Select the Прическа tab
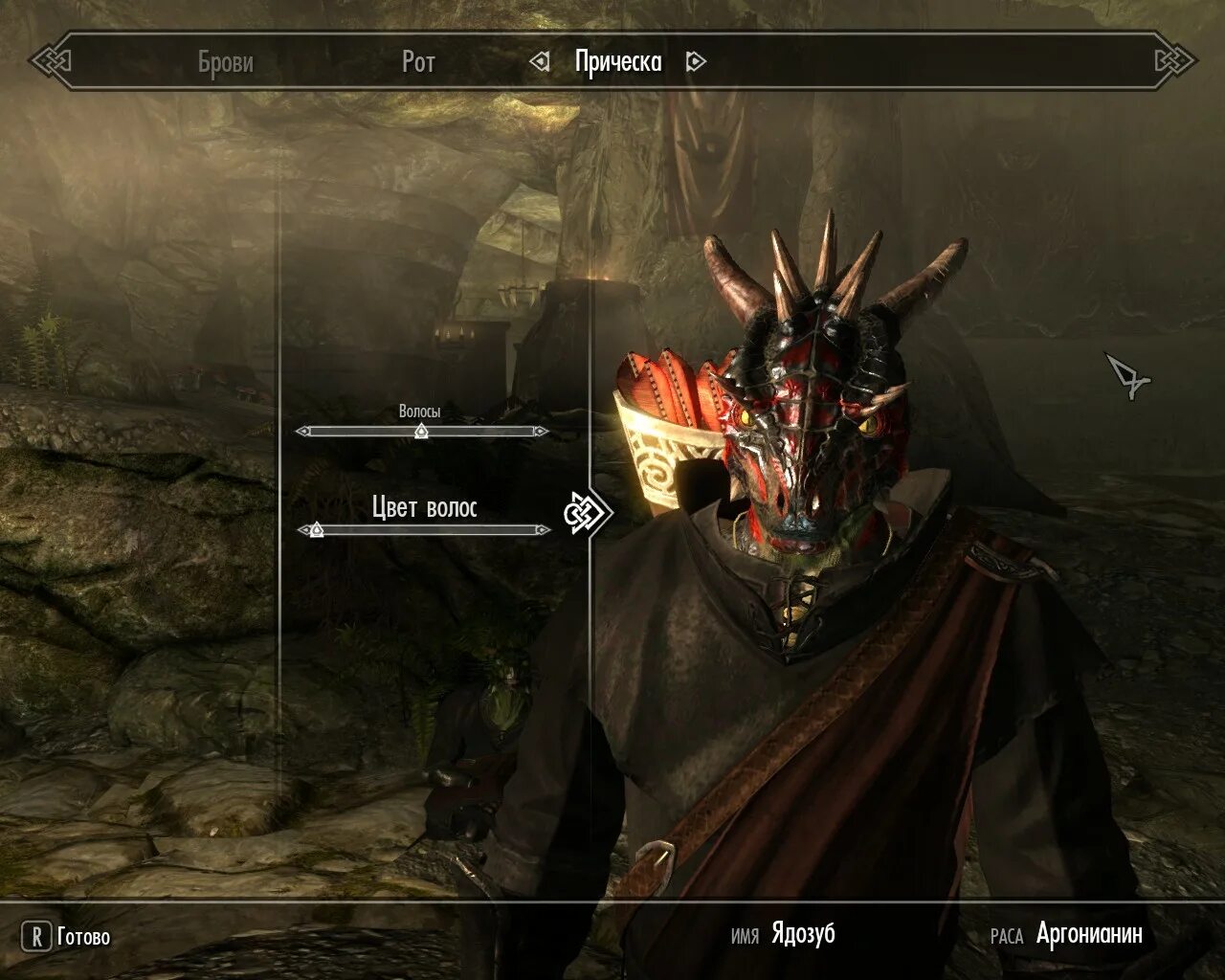 tap(618, 62)
